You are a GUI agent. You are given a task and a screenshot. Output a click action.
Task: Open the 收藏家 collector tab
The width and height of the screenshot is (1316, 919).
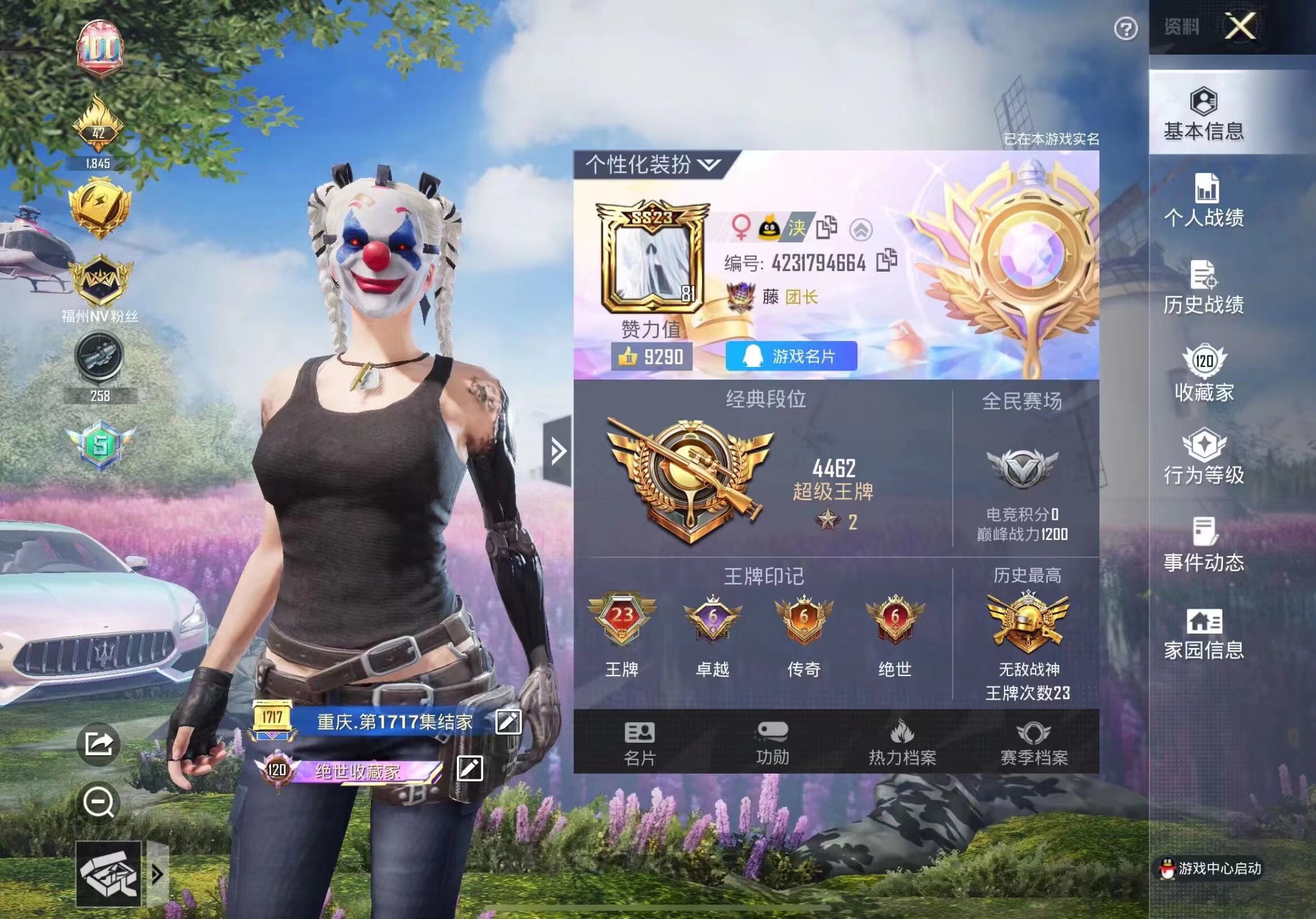click(1204, 373)
